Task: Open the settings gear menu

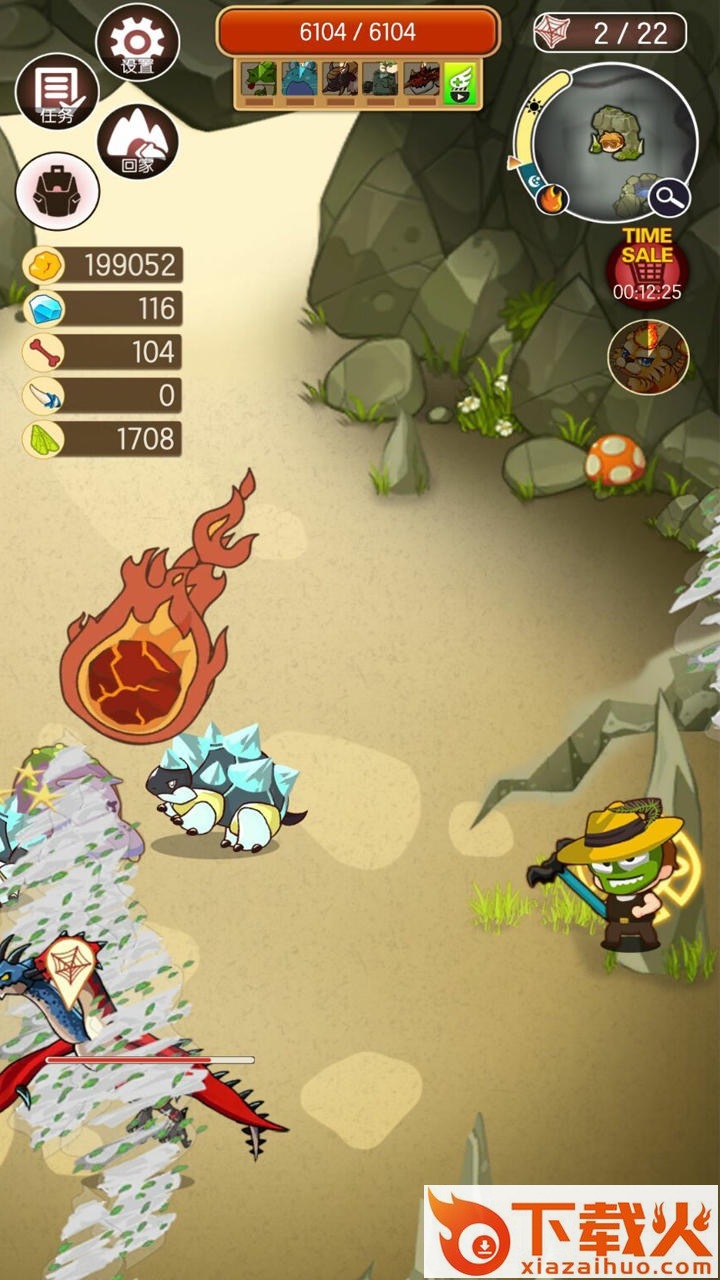Action: (x=137, y=42)
